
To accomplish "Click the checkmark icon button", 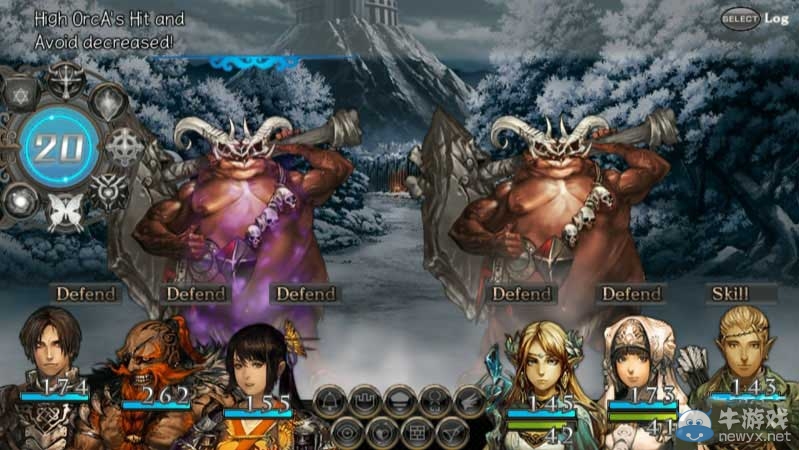I will 450,433.
